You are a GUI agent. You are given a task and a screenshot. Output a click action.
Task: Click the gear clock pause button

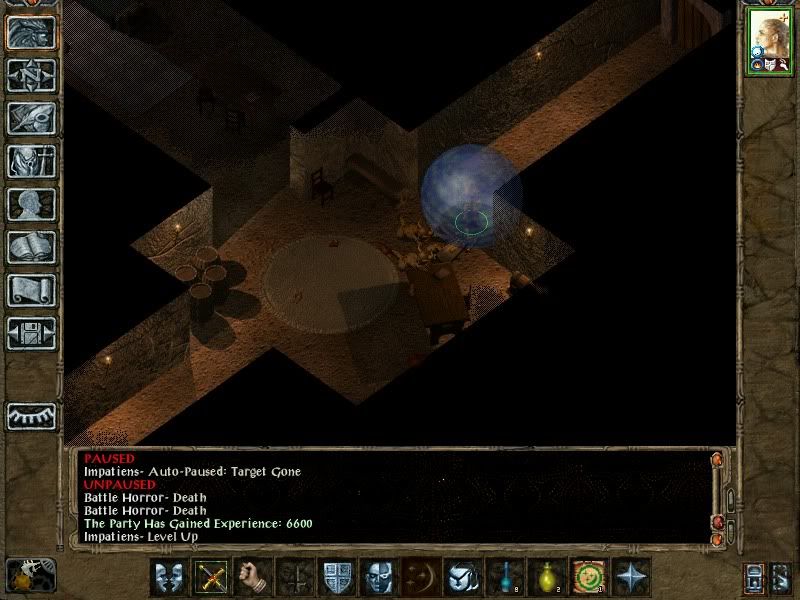(x=31, y=574)
